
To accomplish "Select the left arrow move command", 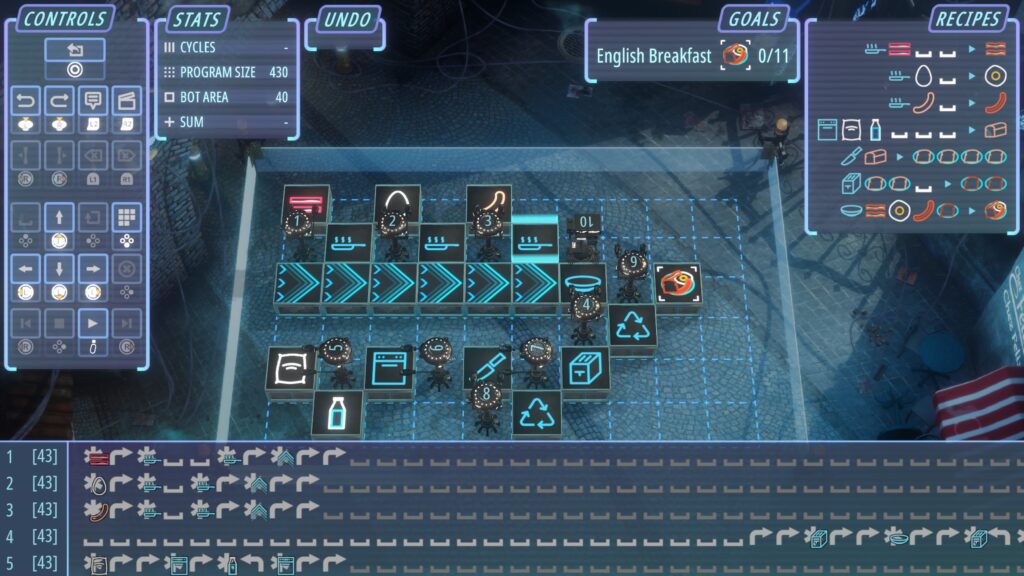I will [25, 268].
